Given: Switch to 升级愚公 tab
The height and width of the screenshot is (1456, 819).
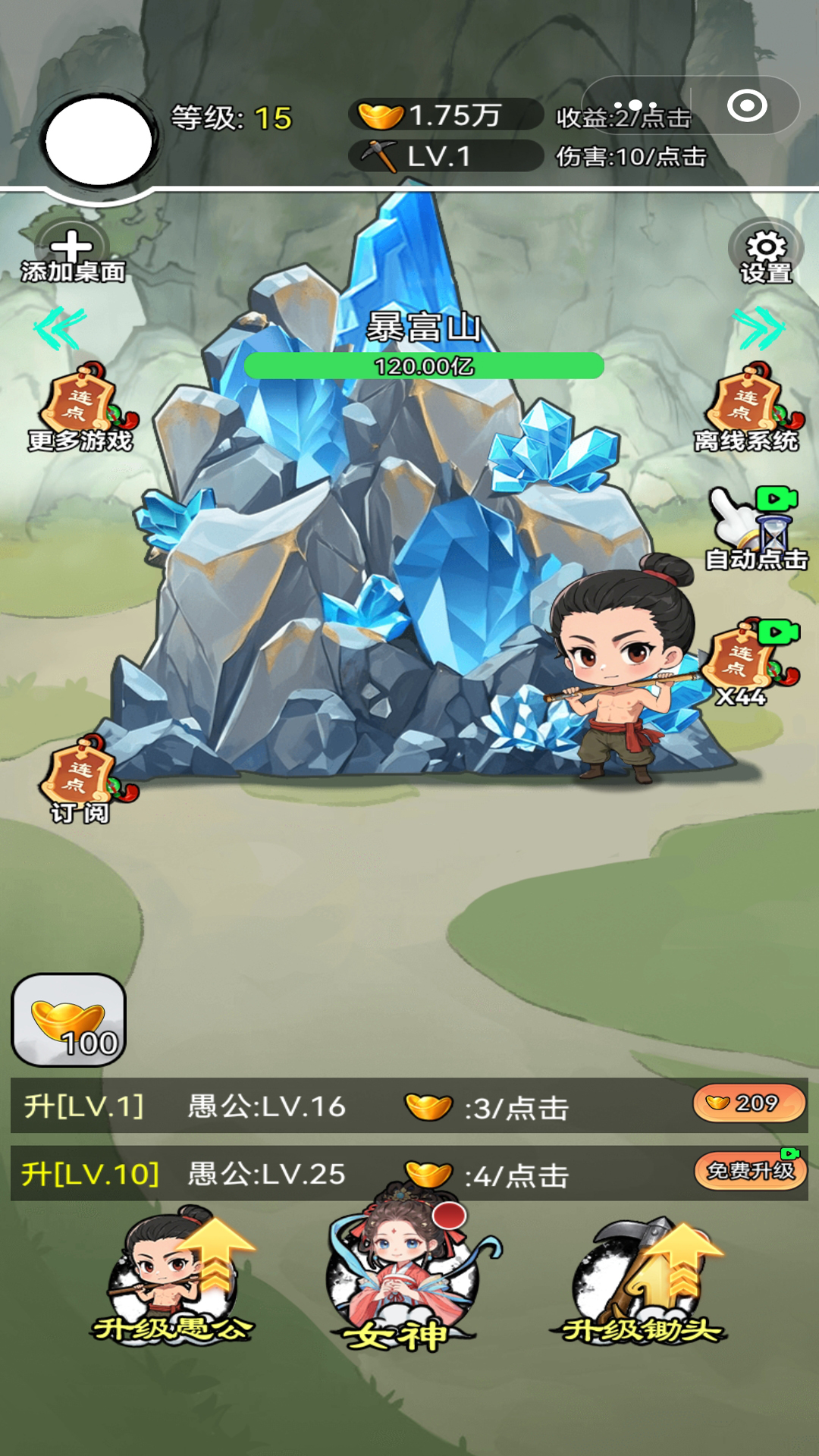Looking at the screenshot, I should (x=174, y=1282).
